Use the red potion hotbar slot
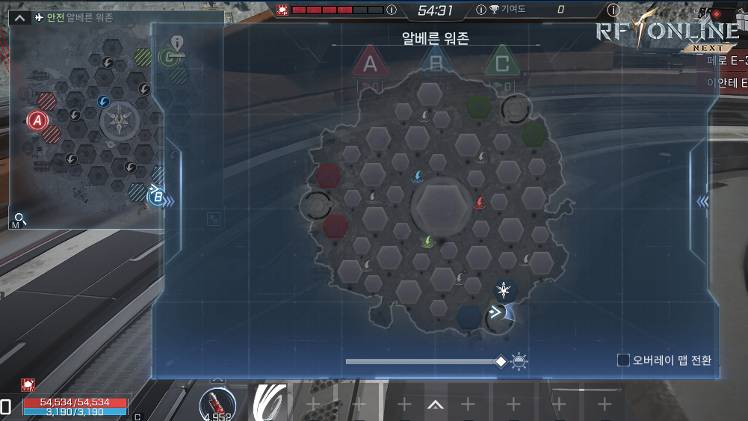The width and height of the screenshot is (748, 421). [x=217, y=401]
